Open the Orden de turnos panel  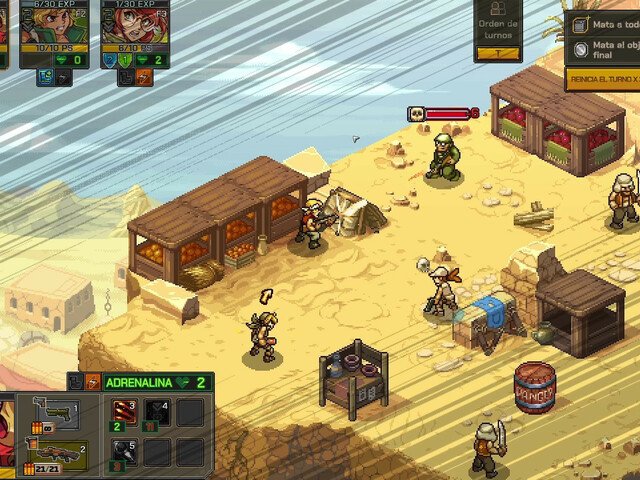497,31
